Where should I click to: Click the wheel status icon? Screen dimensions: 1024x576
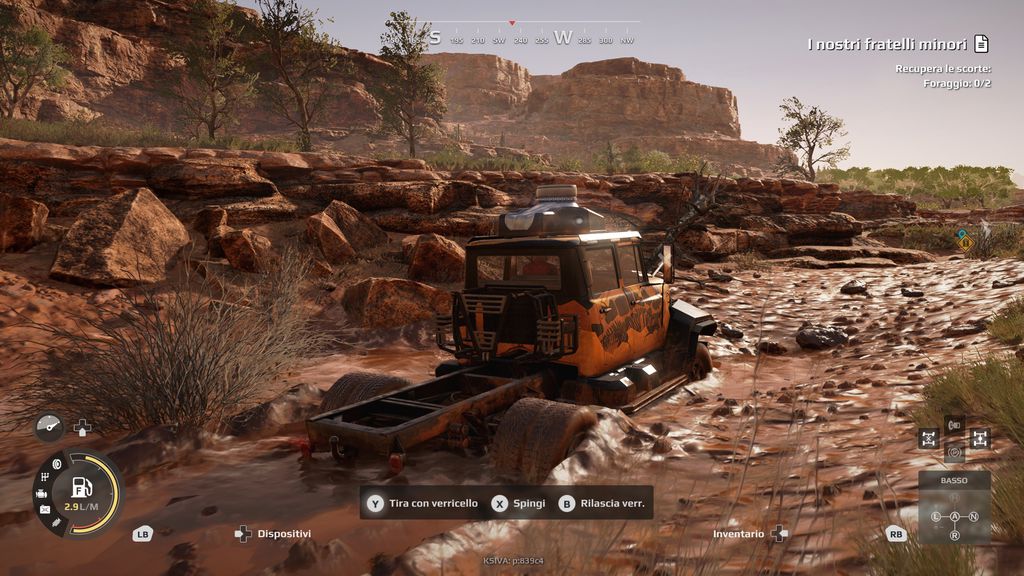point(56,465)
